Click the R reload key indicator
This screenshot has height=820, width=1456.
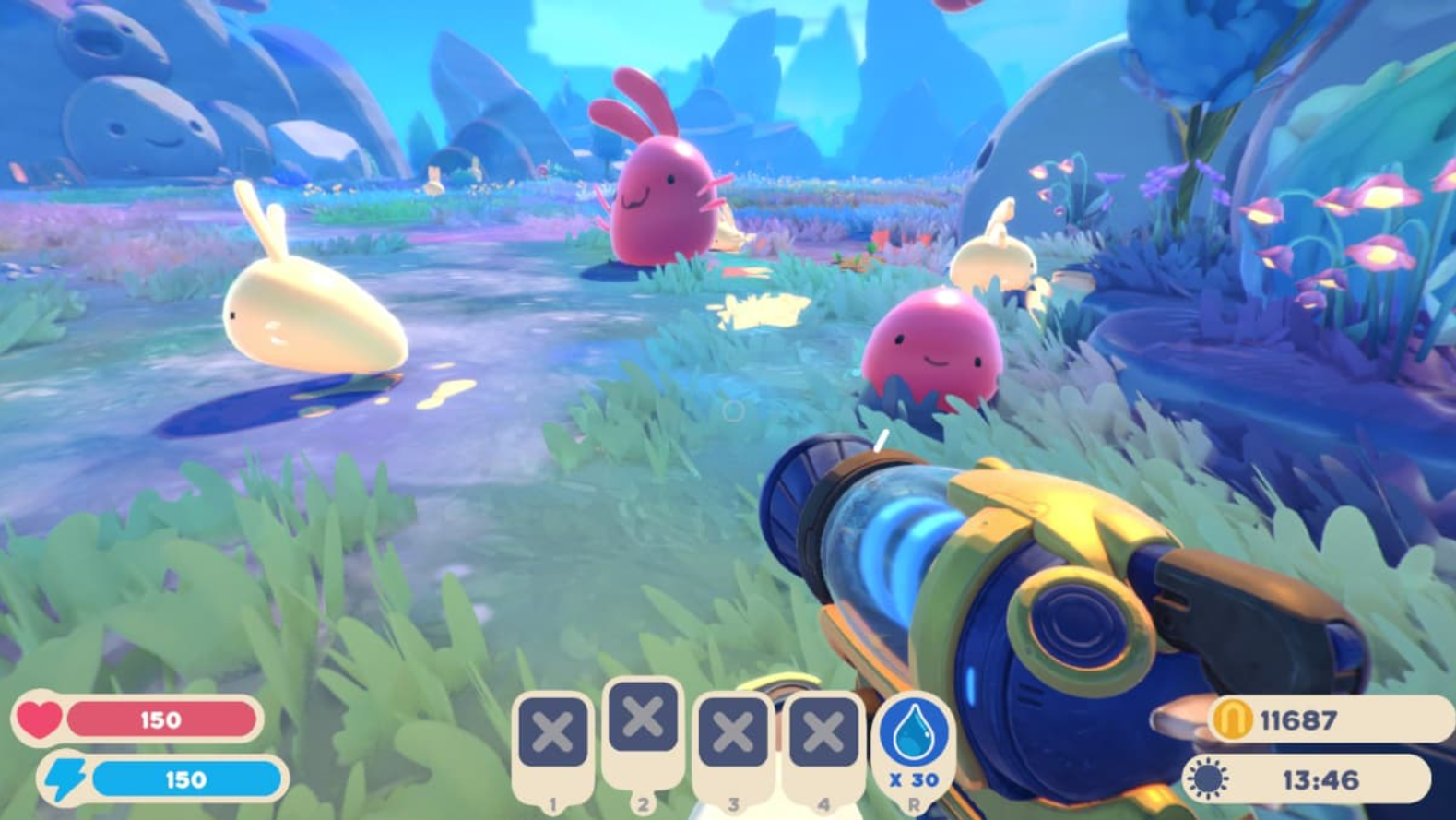tap(916, 802)
